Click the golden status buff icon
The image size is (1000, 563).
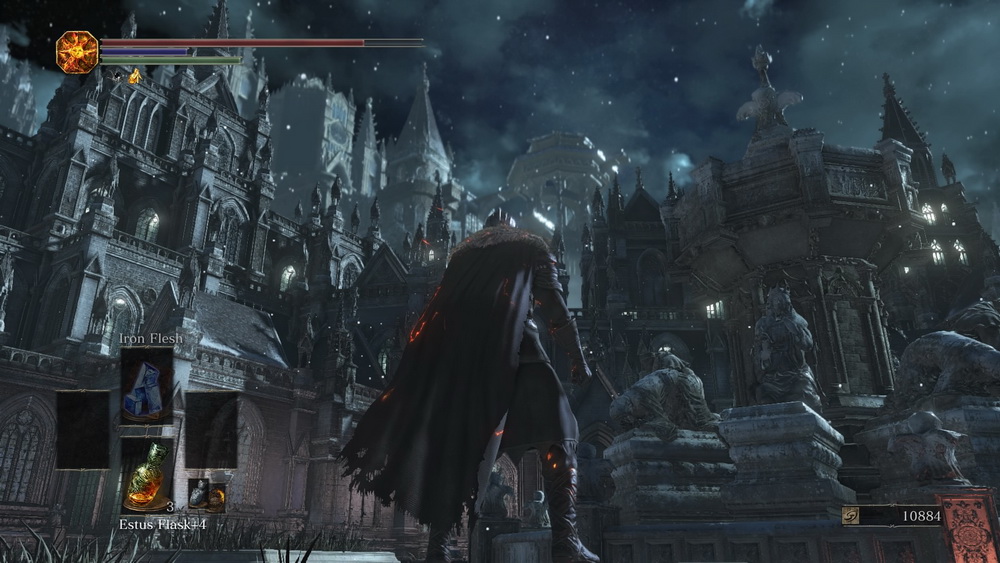click(x=134, y=76)
